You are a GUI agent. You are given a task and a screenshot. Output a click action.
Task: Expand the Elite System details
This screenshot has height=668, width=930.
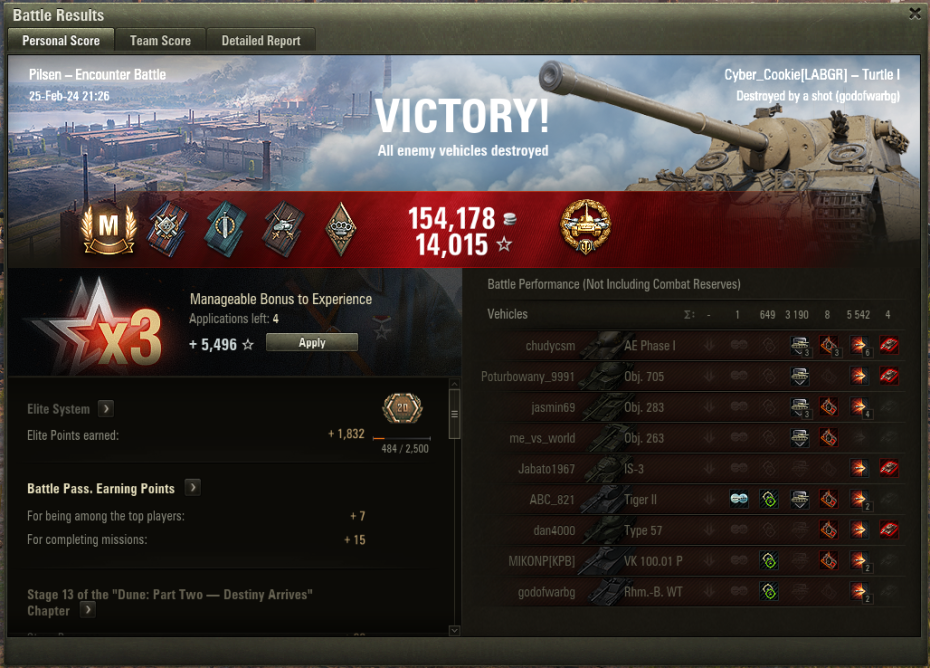point(105,409)
